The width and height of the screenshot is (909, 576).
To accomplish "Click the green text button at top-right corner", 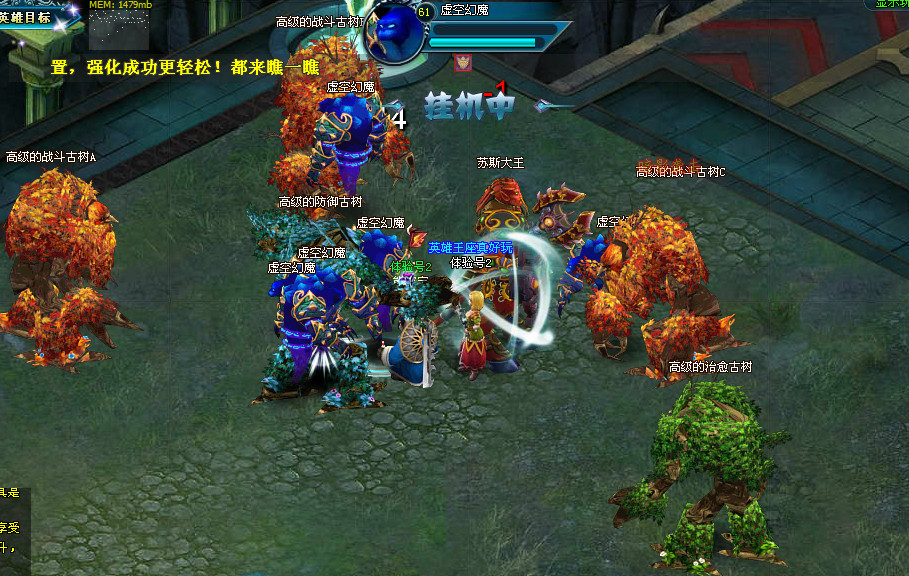I will [x=889, y=4].
